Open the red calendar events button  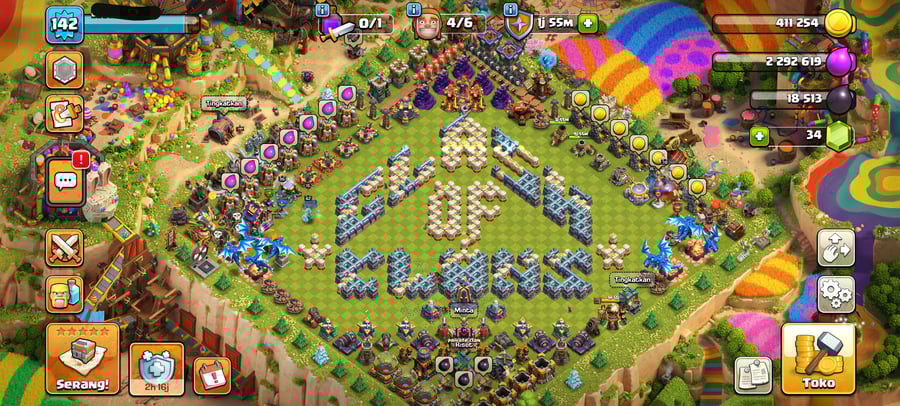[211, 375]
